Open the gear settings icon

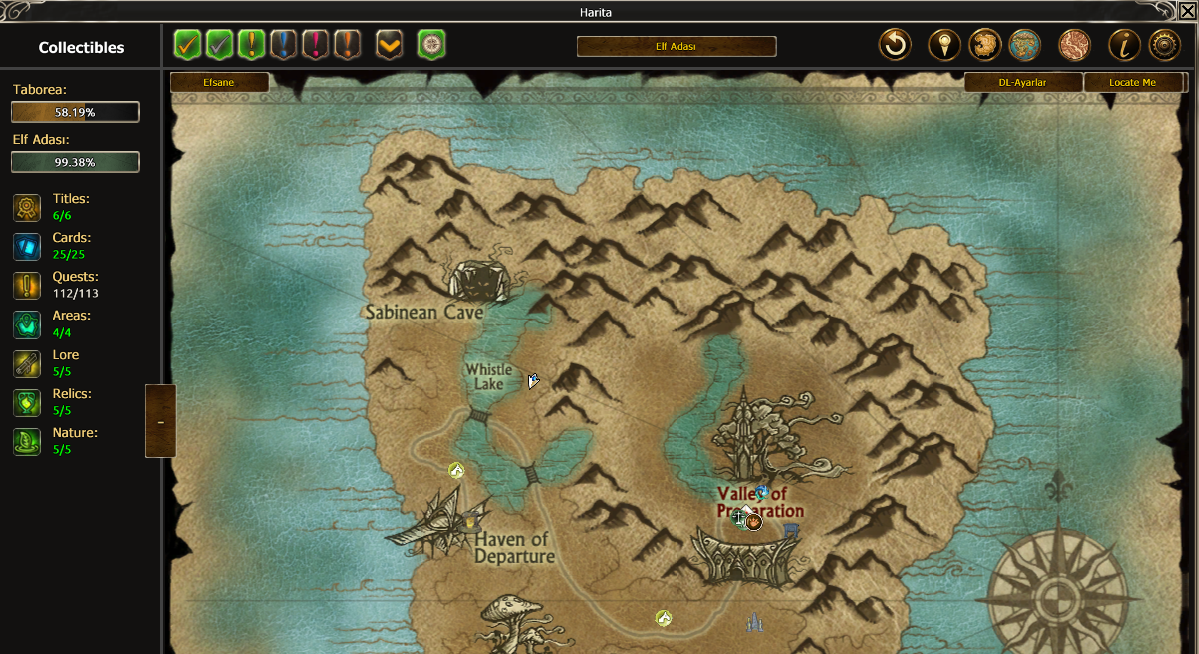(1164, 45)
